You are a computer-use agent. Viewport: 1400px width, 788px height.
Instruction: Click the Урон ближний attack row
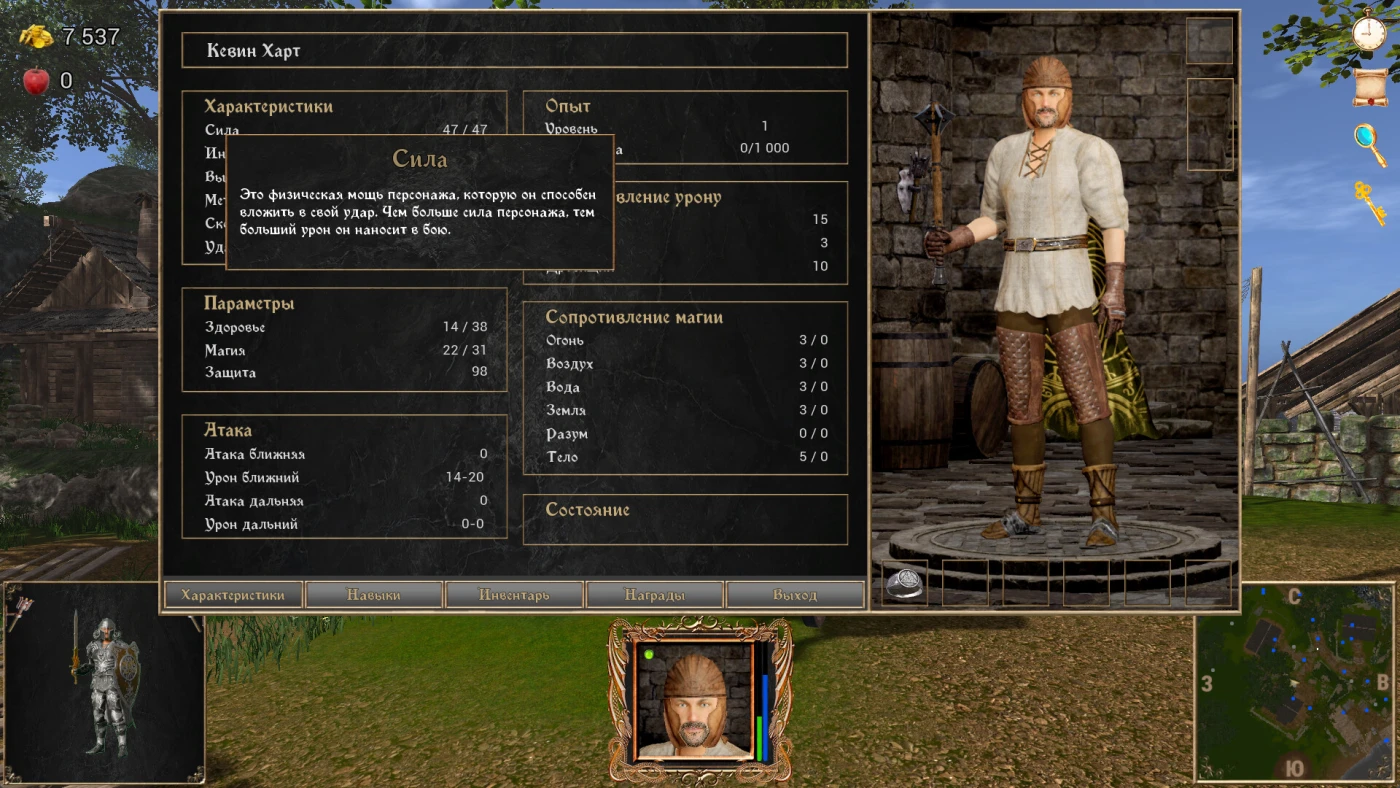[345, 478]
